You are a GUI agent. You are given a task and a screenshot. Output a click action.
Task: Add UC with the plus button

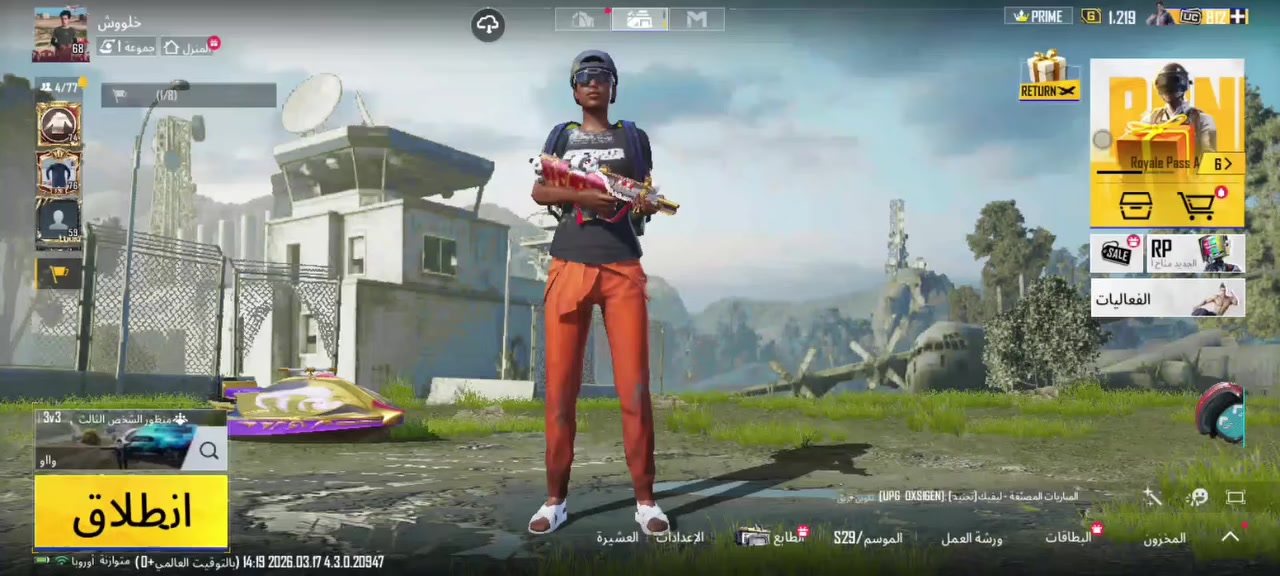pyautogui.click(x=1238, y=16)
